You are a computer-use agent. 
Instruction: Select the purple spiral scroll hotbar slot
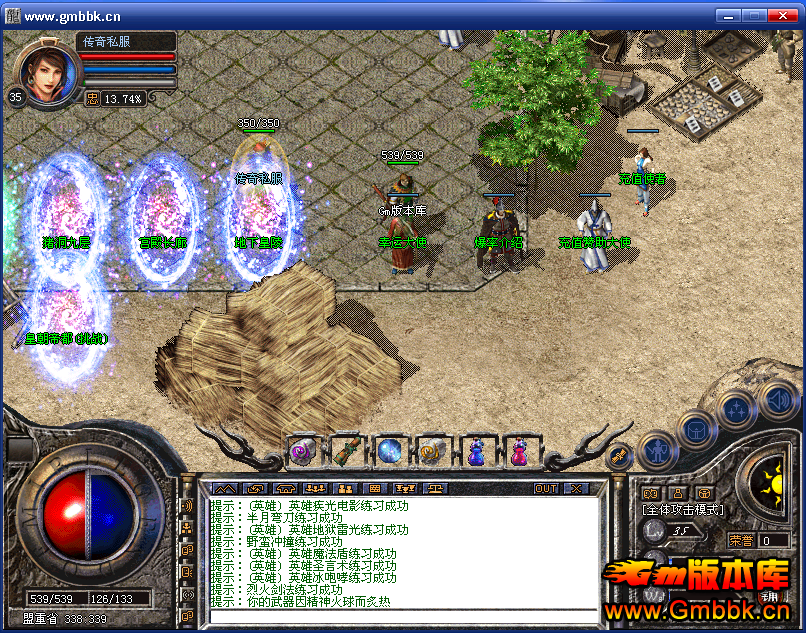click(x=302, y=452)
